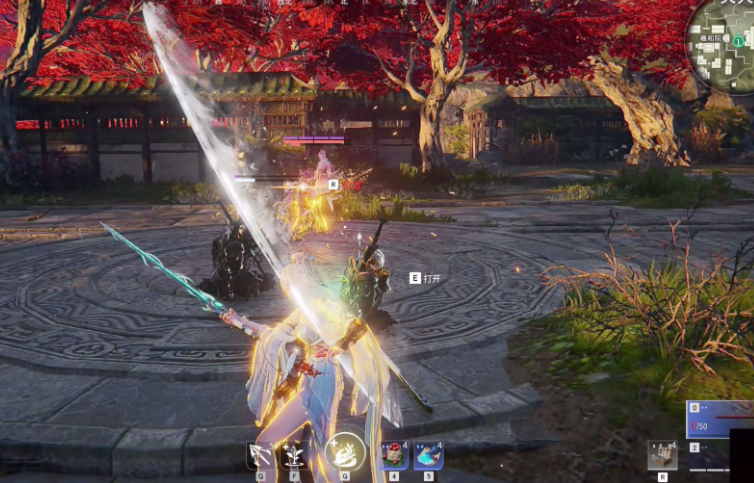Use the sprouting plant skill
Image resolution: width=754 pixels, height=483 pixels.
click(295, 455)
